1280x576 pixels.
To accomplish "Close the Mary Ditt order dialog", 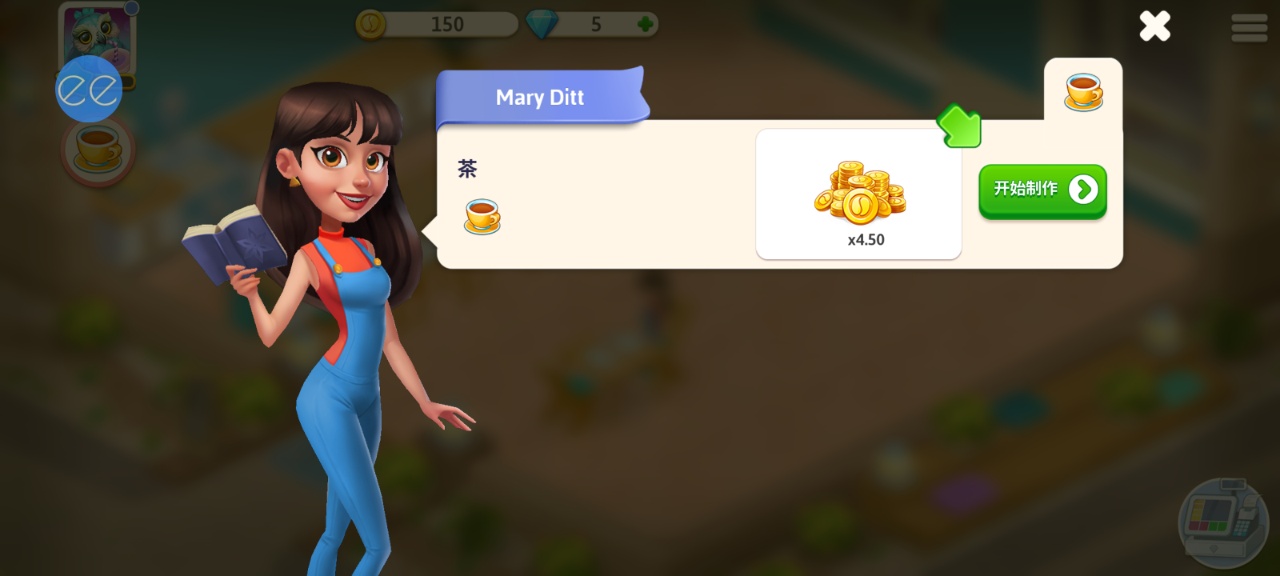I will 1155,26.
